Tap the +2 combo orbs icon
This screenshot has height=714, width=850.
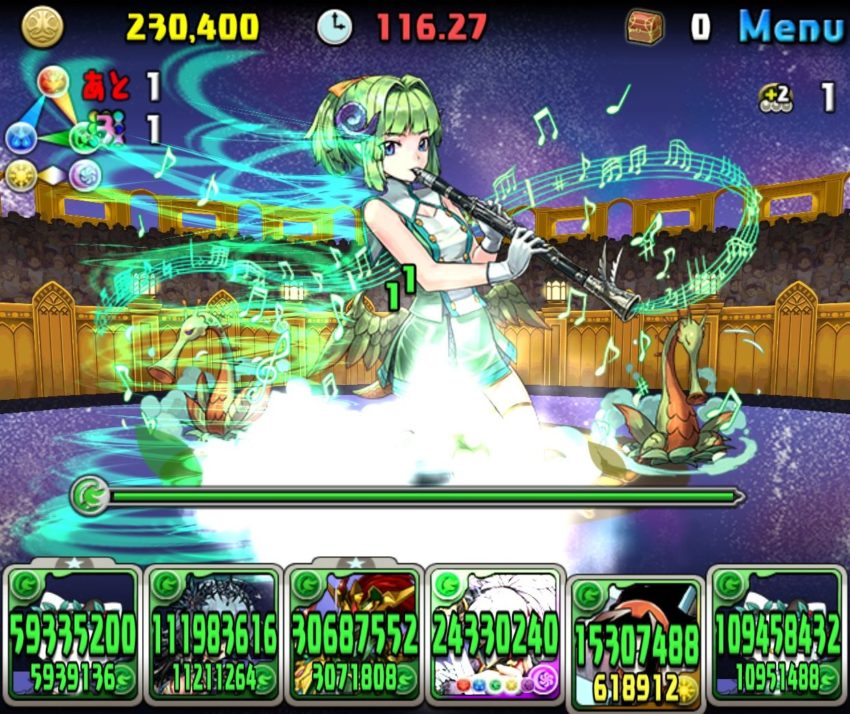[x=775, y=97]
